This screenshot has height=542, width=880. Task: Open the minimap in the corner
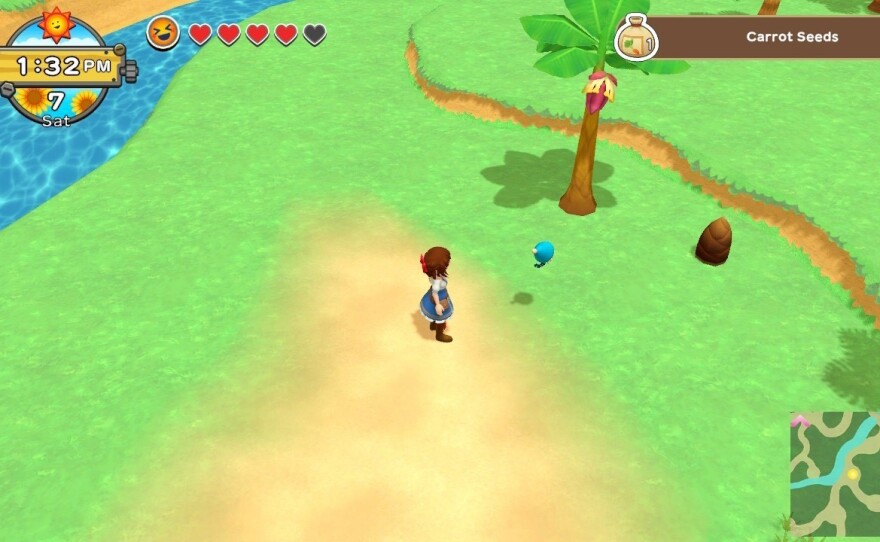tap(835, 461)
